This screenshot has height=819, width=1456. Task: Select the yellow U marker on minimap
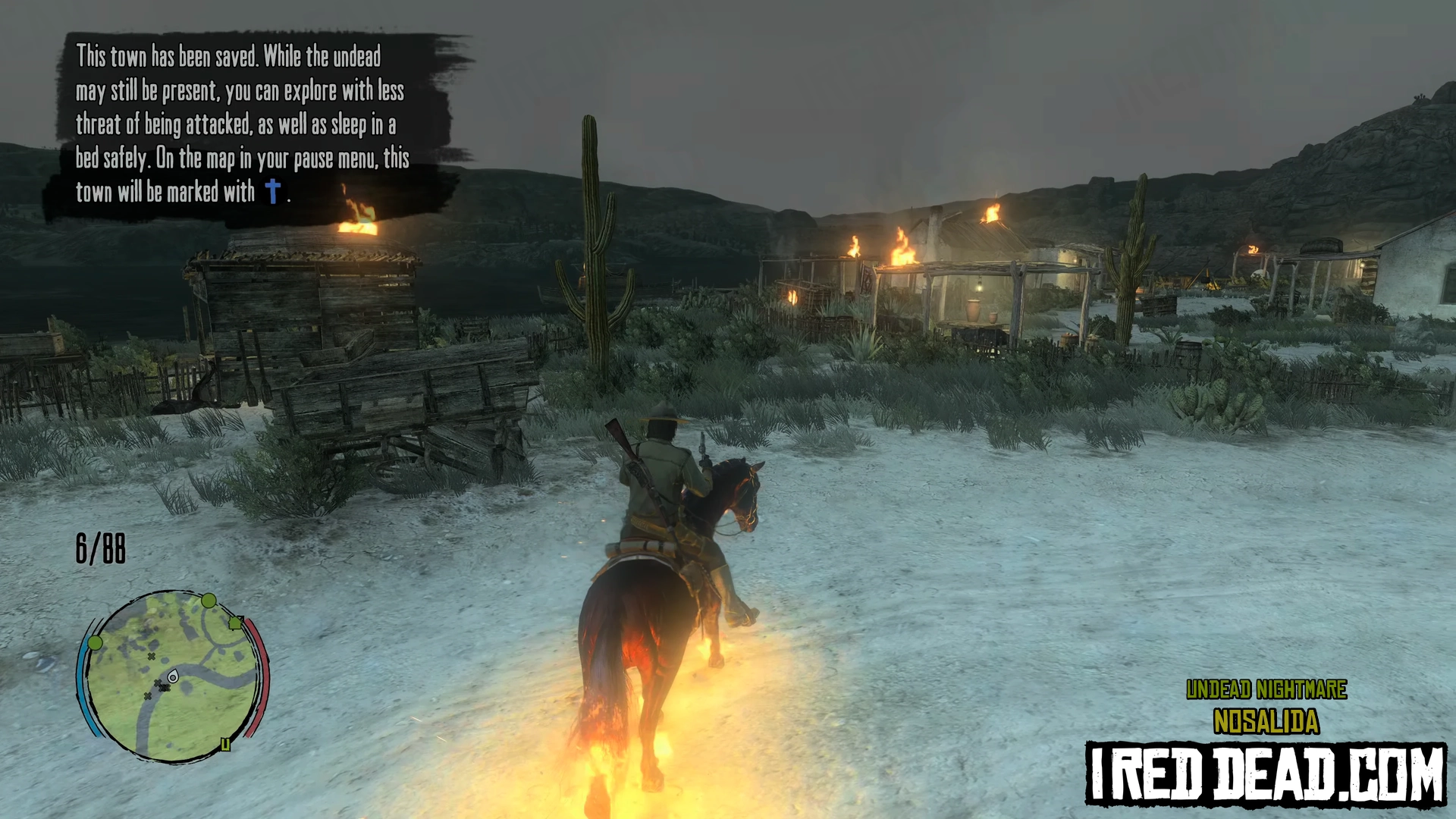coord(225,745)
